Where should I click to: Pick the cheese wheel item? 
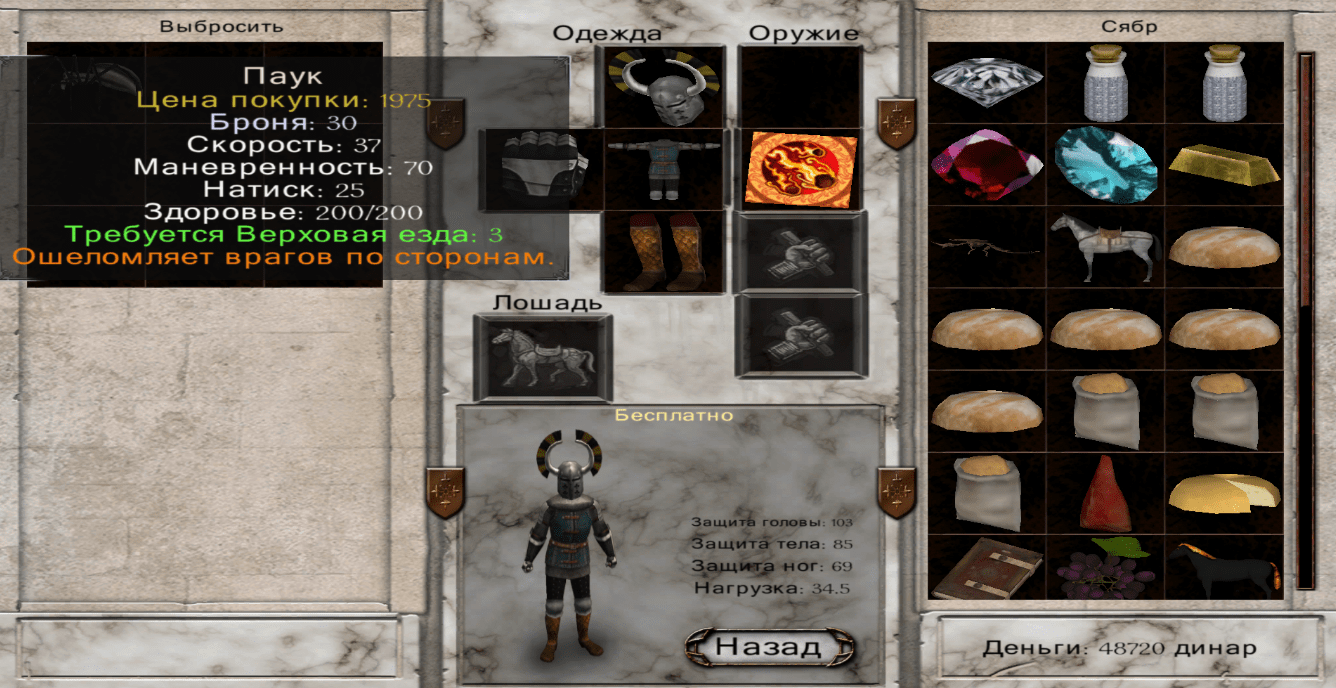point(1224,493)
